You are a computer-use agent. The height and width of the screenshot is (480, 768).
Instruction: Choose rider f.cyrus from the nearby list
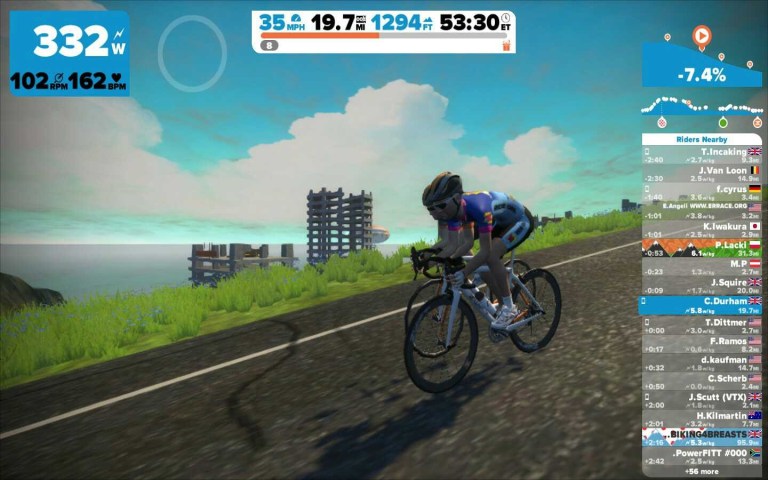[x=701, y=192]
